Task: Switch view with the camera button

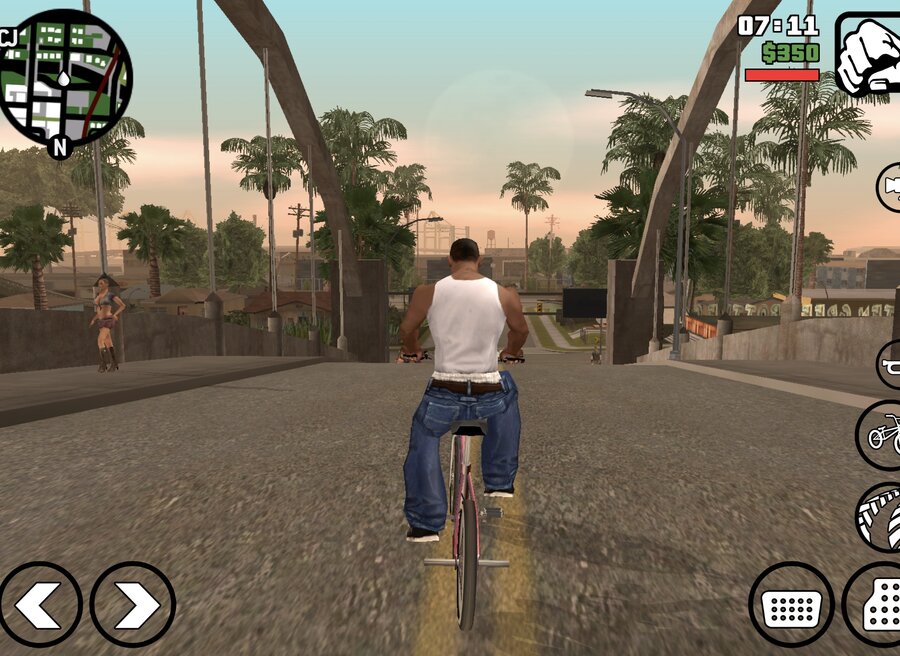Action: pyautogui.click(x=889, y=187)
